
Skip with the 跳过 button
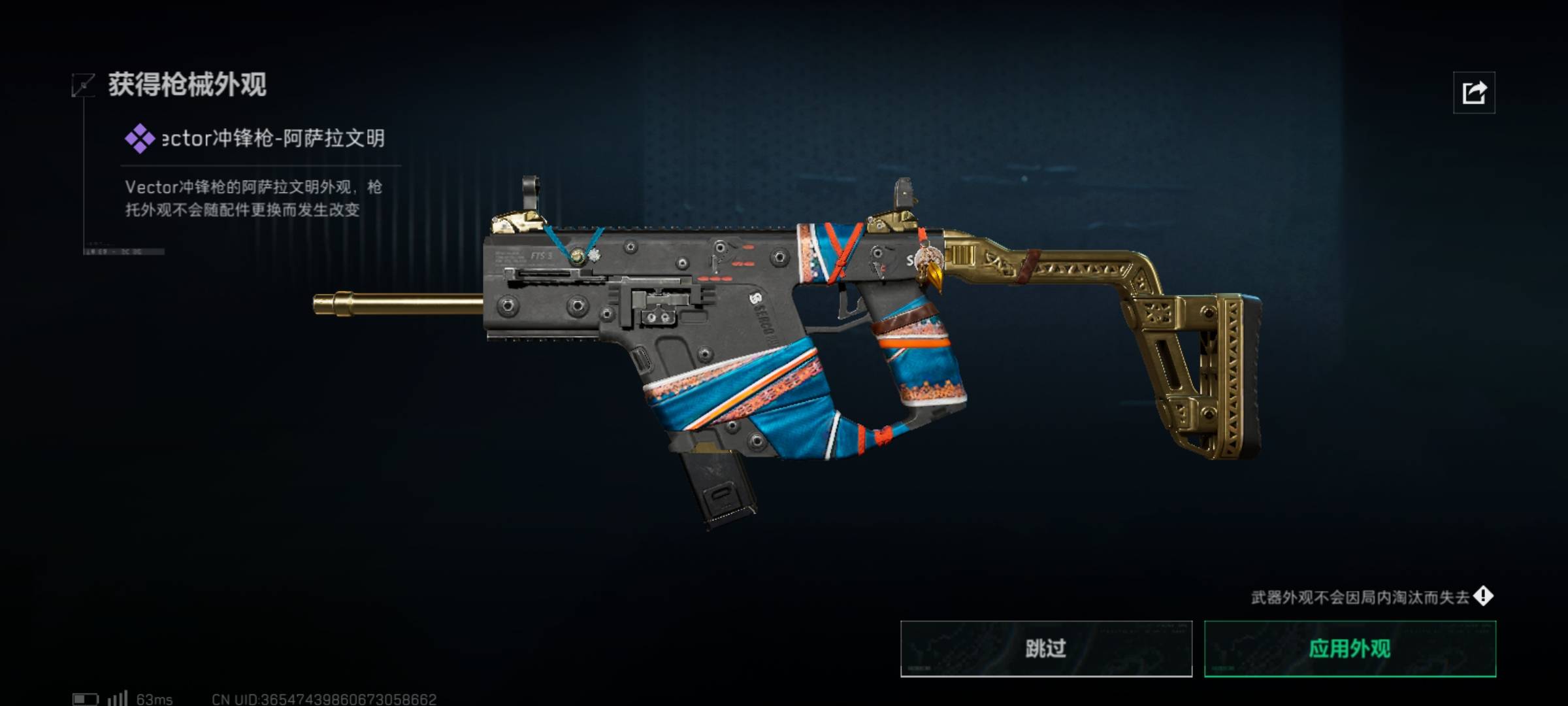tap(1045, 648)
